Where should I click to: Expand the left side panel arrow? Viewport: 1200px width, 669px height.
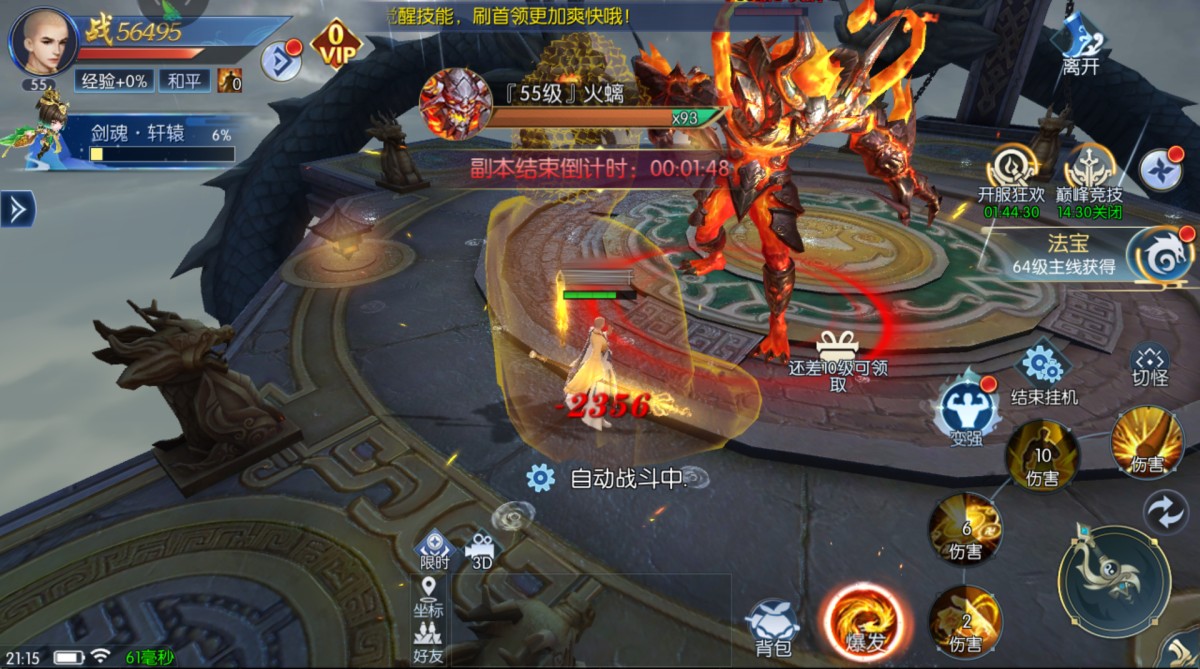(16, 209)
